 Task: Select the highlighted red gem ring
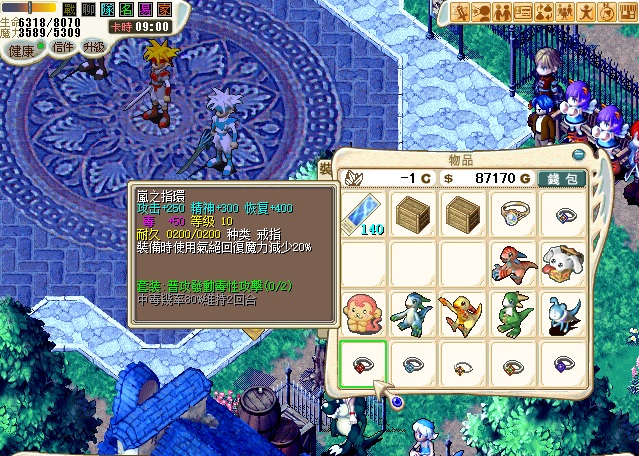362,362
